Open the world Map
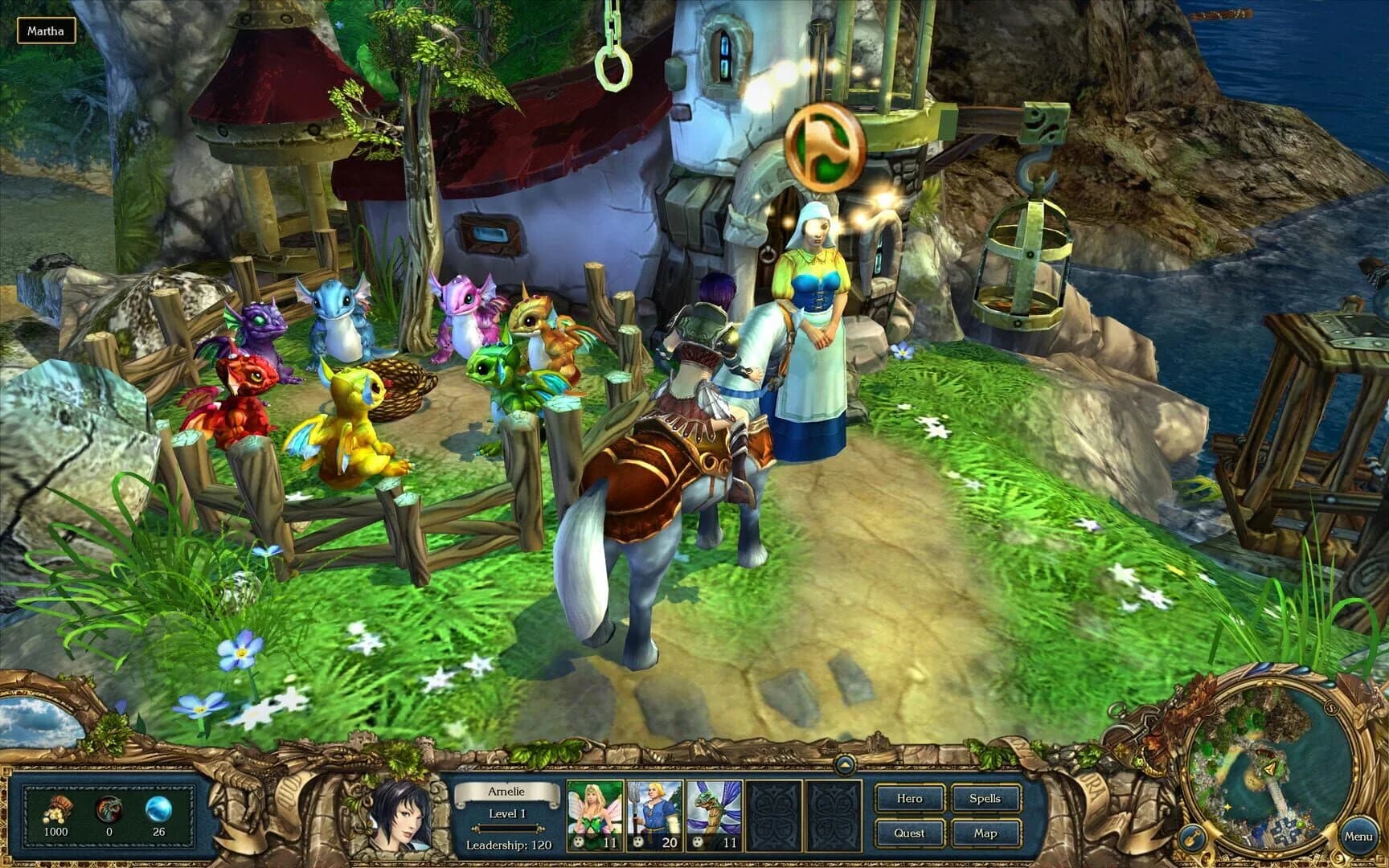Viewport: 1389px width, 868px height. (x=987, y=833)
